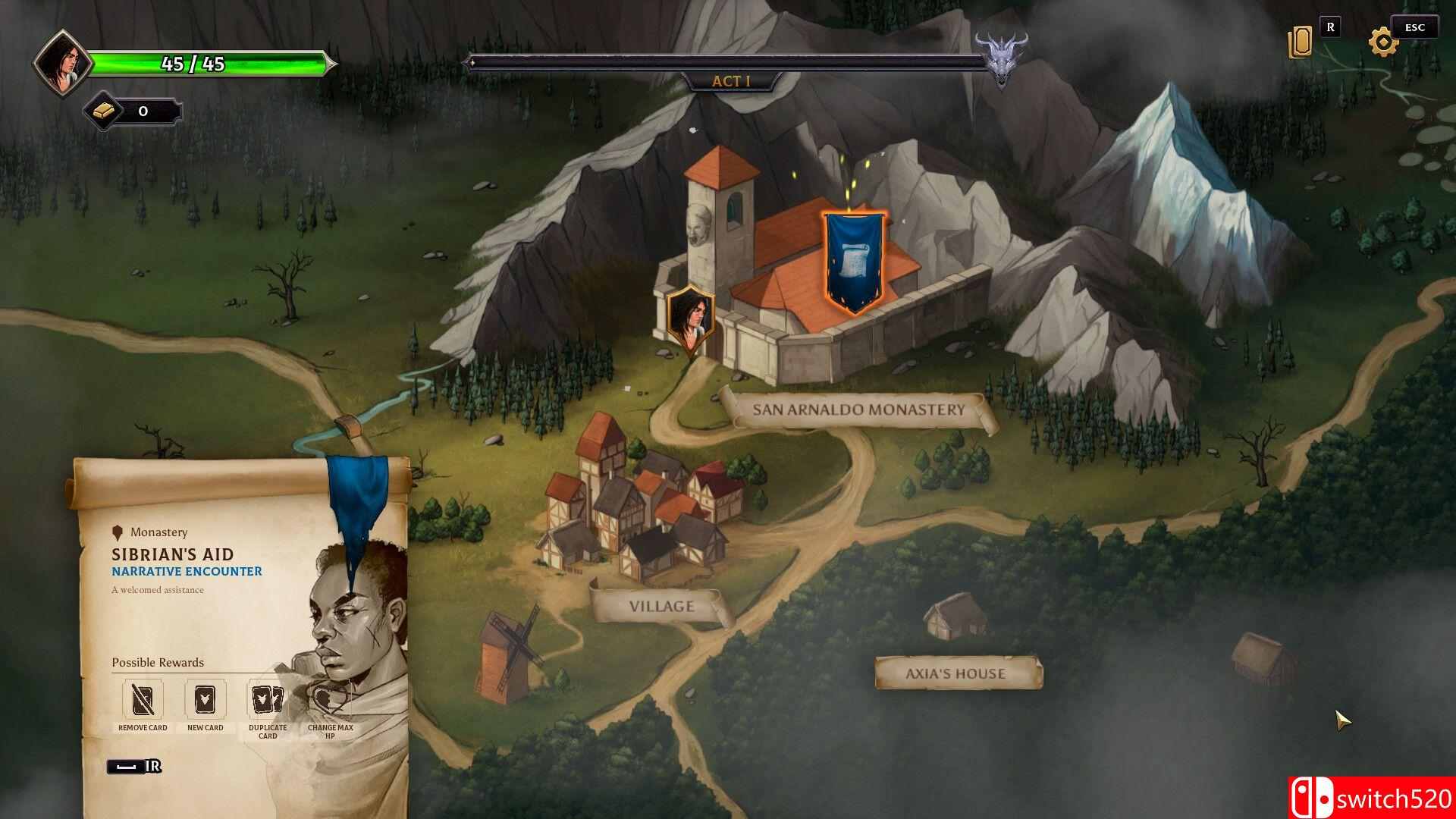Inspect the New Card reward icon

tap(205, 700)
